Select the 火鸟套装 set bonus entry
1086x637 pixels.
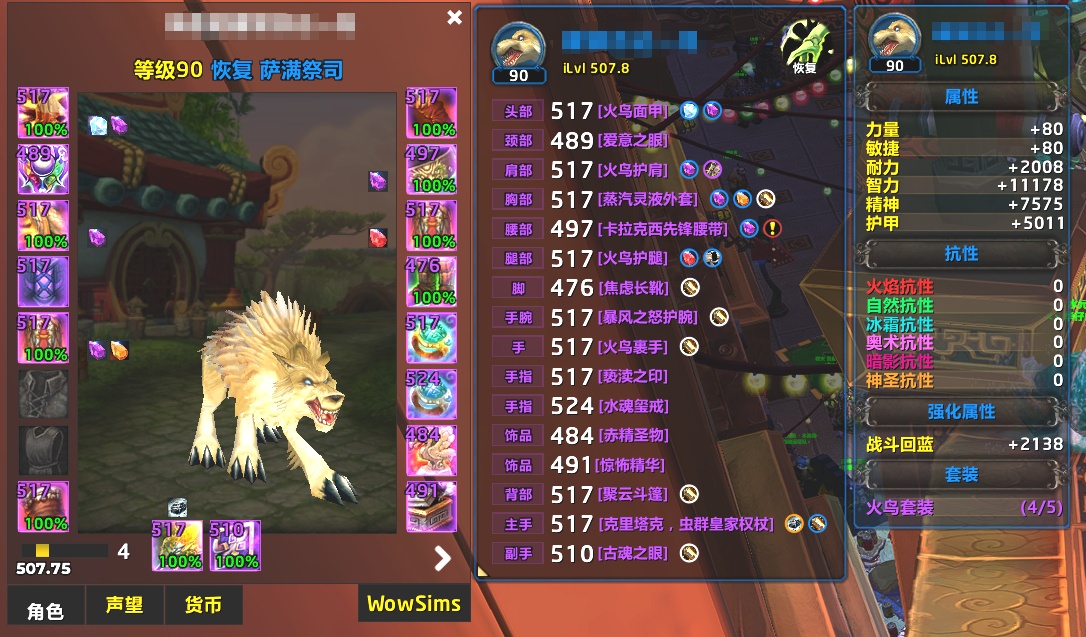[x=902, y=507]
